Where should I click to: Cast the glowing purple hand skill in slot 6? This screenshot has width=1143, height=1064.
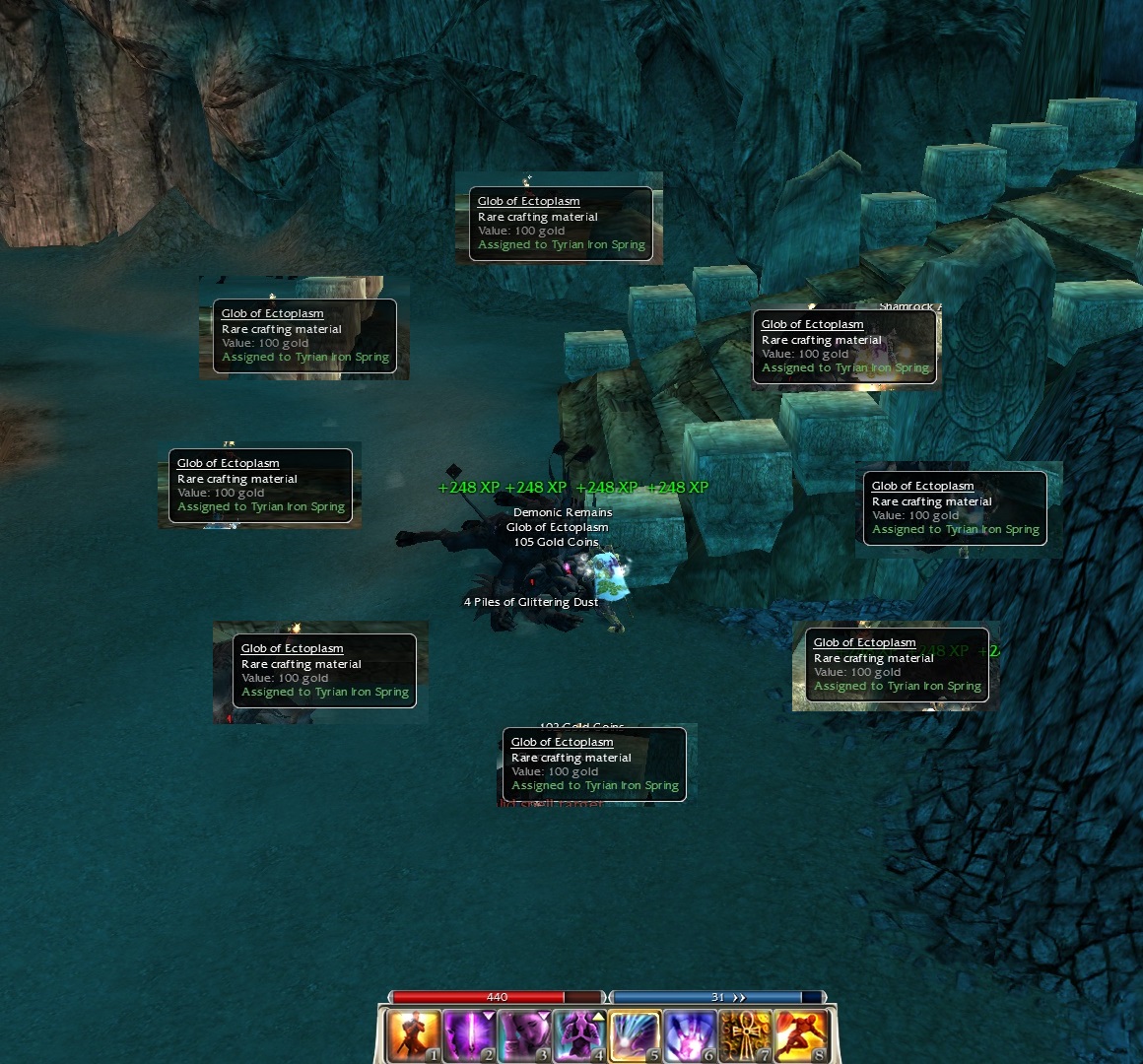(x=691, y=1035)
